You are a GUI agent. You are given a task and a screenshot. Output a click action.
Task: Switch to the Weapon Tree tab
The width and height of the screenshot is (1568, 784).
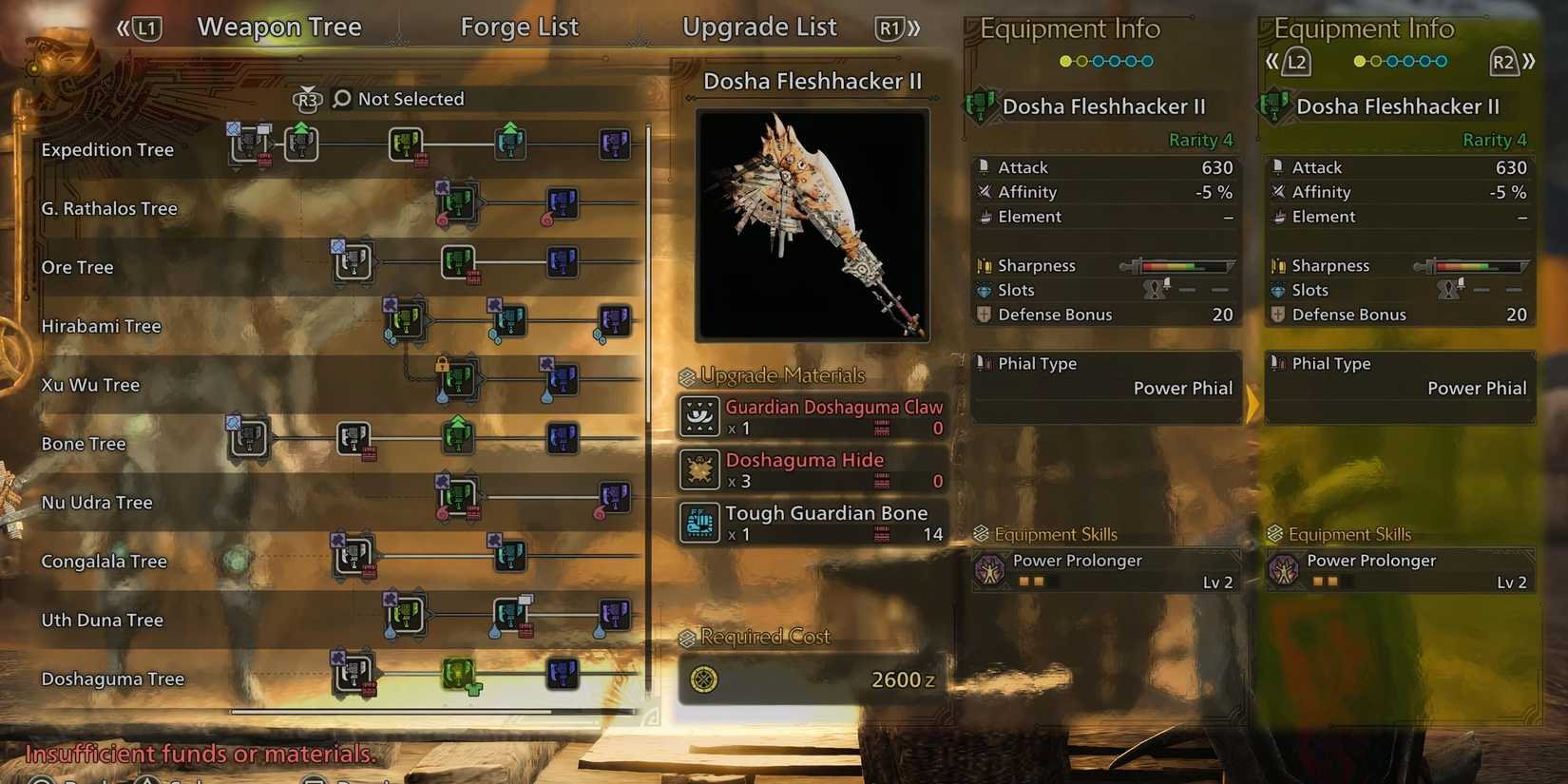coord(278,28)
